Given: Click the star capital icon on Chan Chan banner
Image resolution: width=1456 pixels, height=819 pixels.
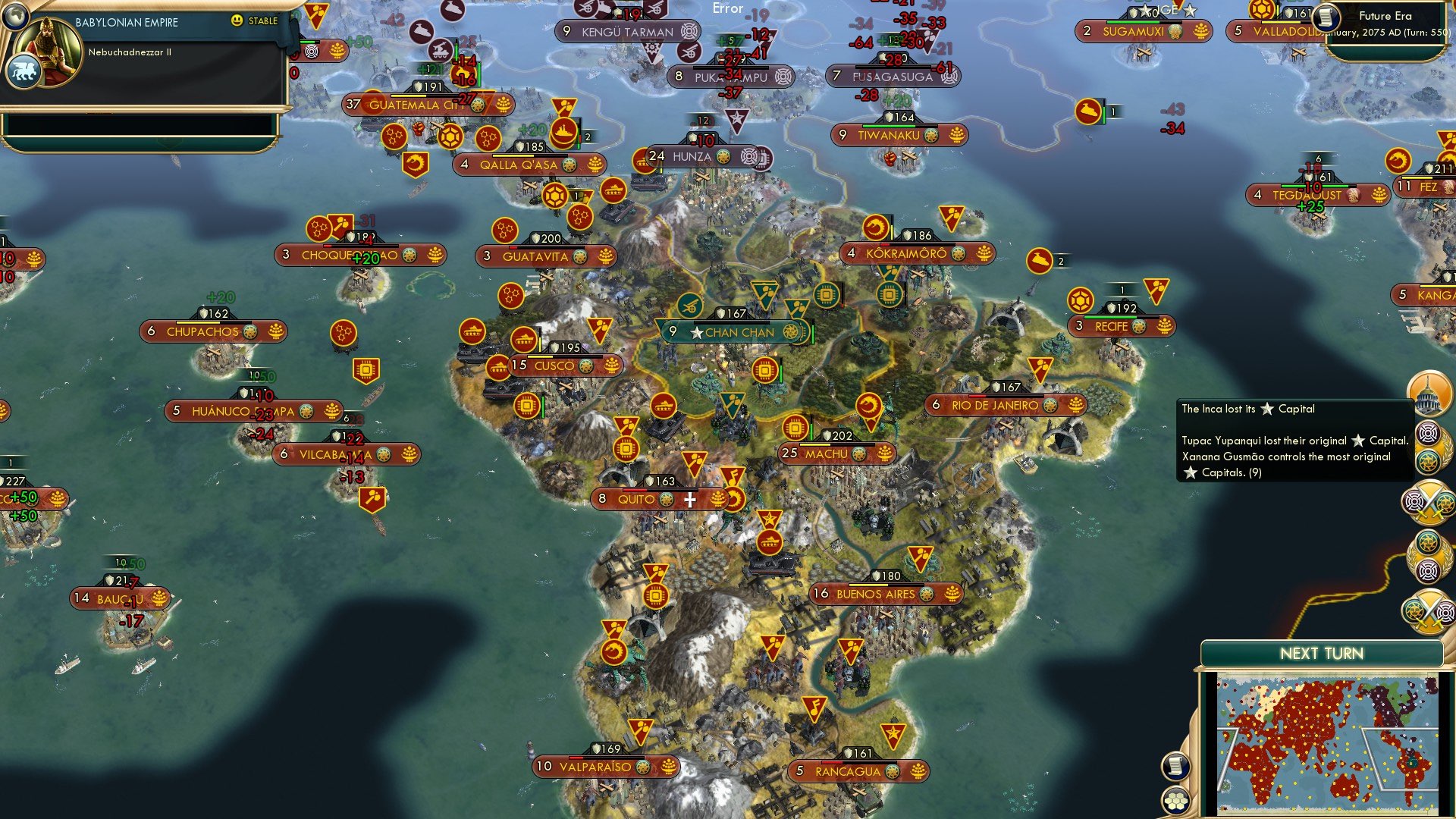Looking at the screenshot, I should 695,331.
